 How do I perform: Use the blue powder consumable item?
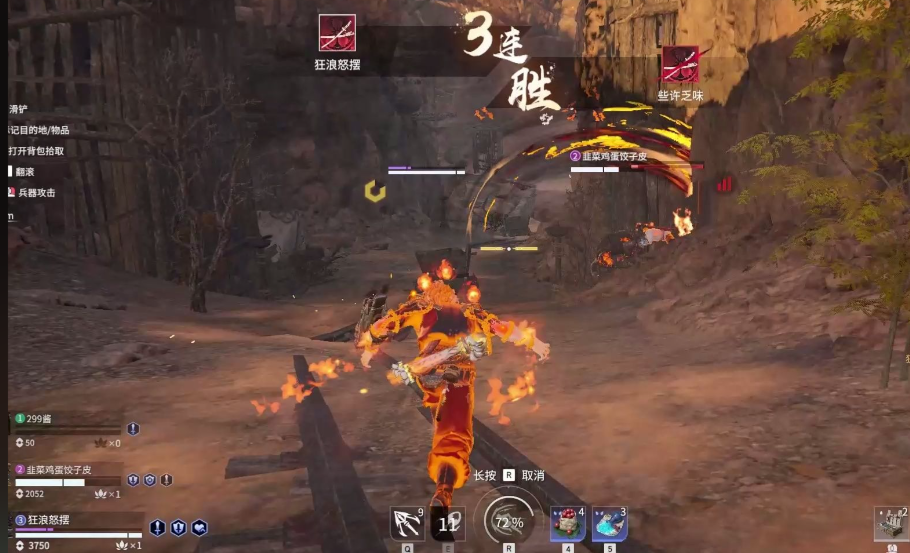(x=609, y=524)
